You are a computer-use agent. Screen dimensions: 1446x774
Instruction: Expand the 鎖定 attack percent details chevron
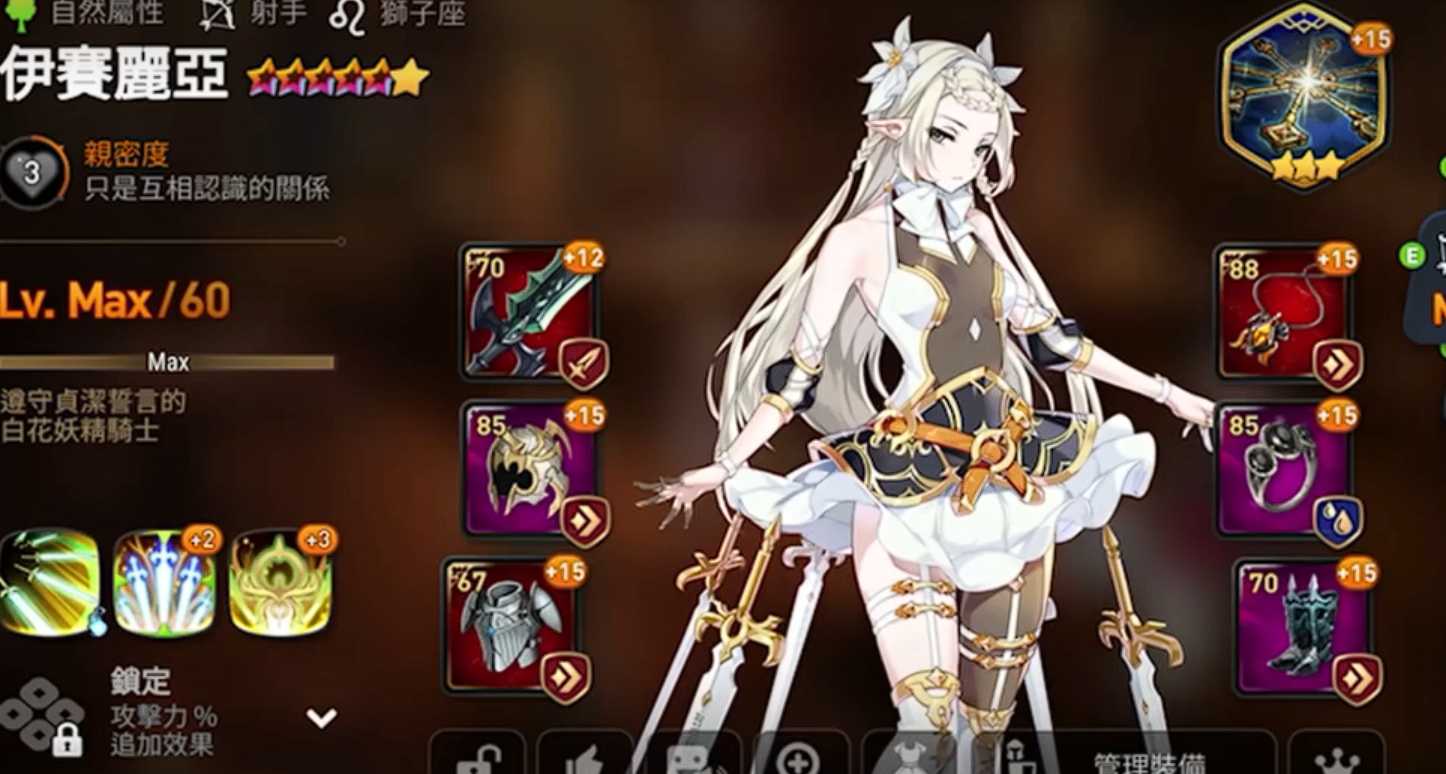pyautogui.click(x=320, y=714)
